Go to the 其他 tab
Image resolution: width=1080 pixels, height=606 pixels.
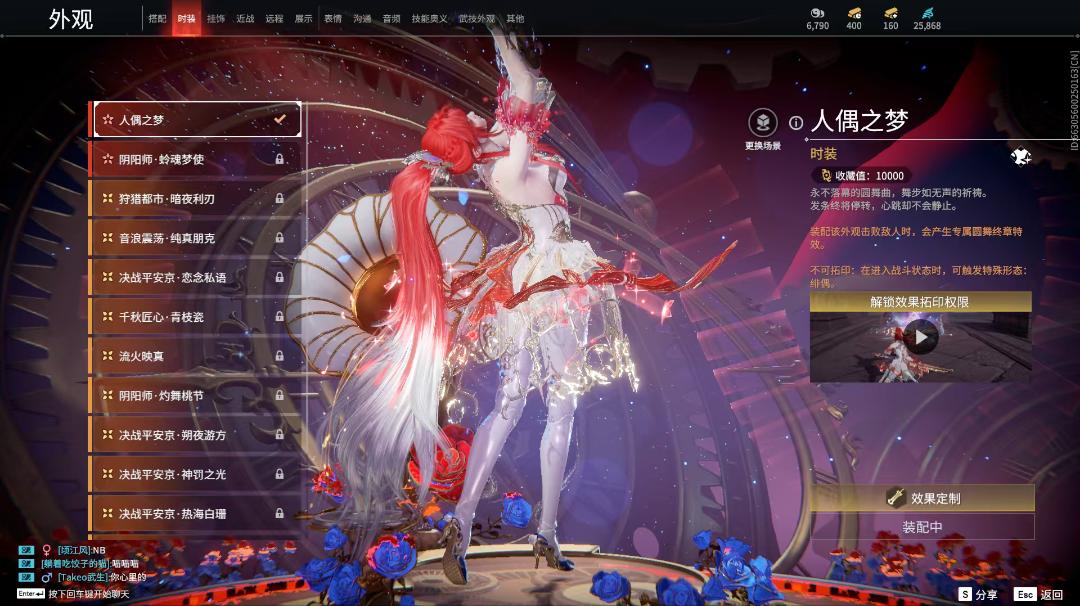click(515, 19)
